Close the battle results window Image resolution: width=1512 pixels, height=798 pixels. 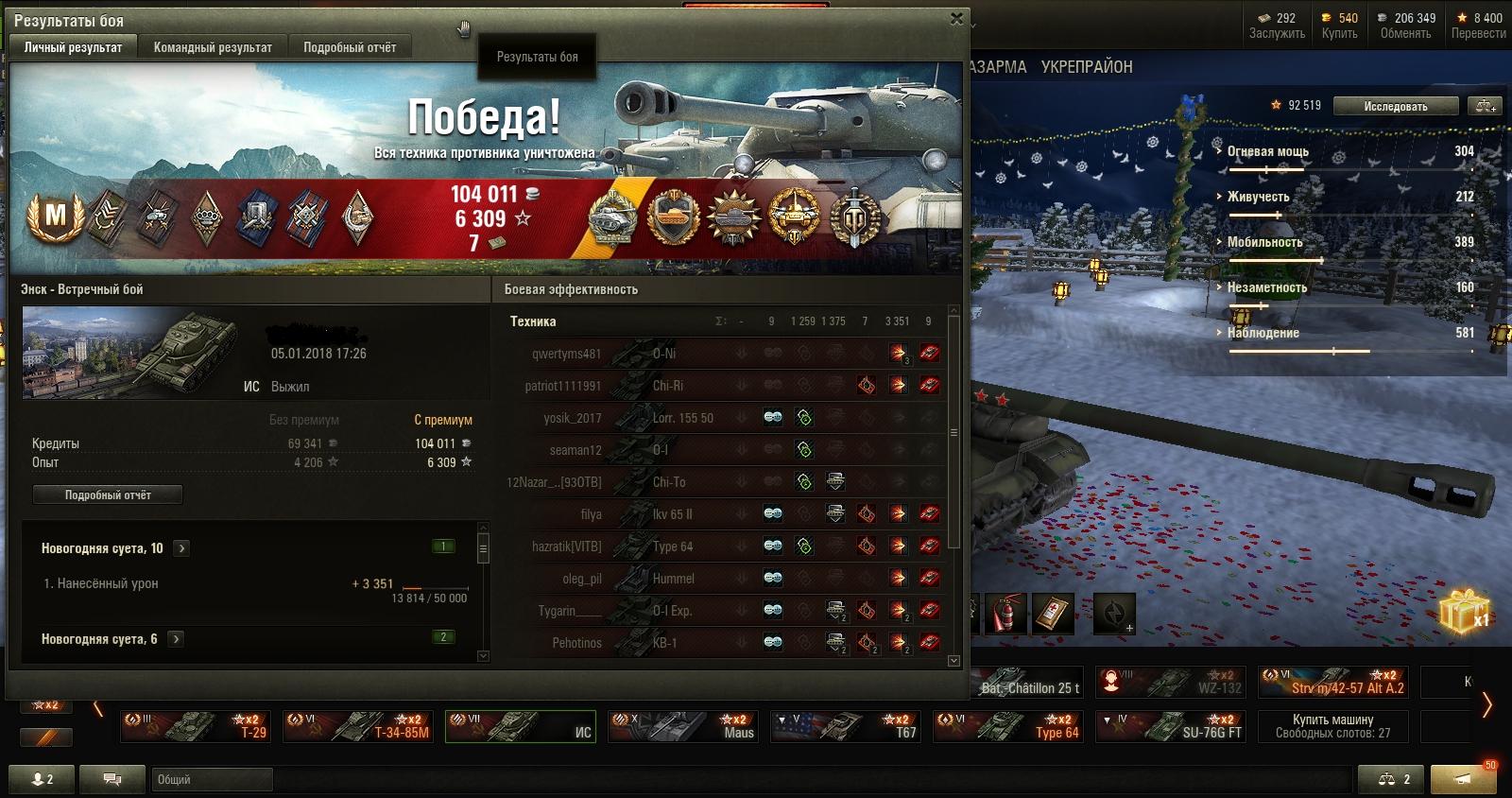coord(956,18)
